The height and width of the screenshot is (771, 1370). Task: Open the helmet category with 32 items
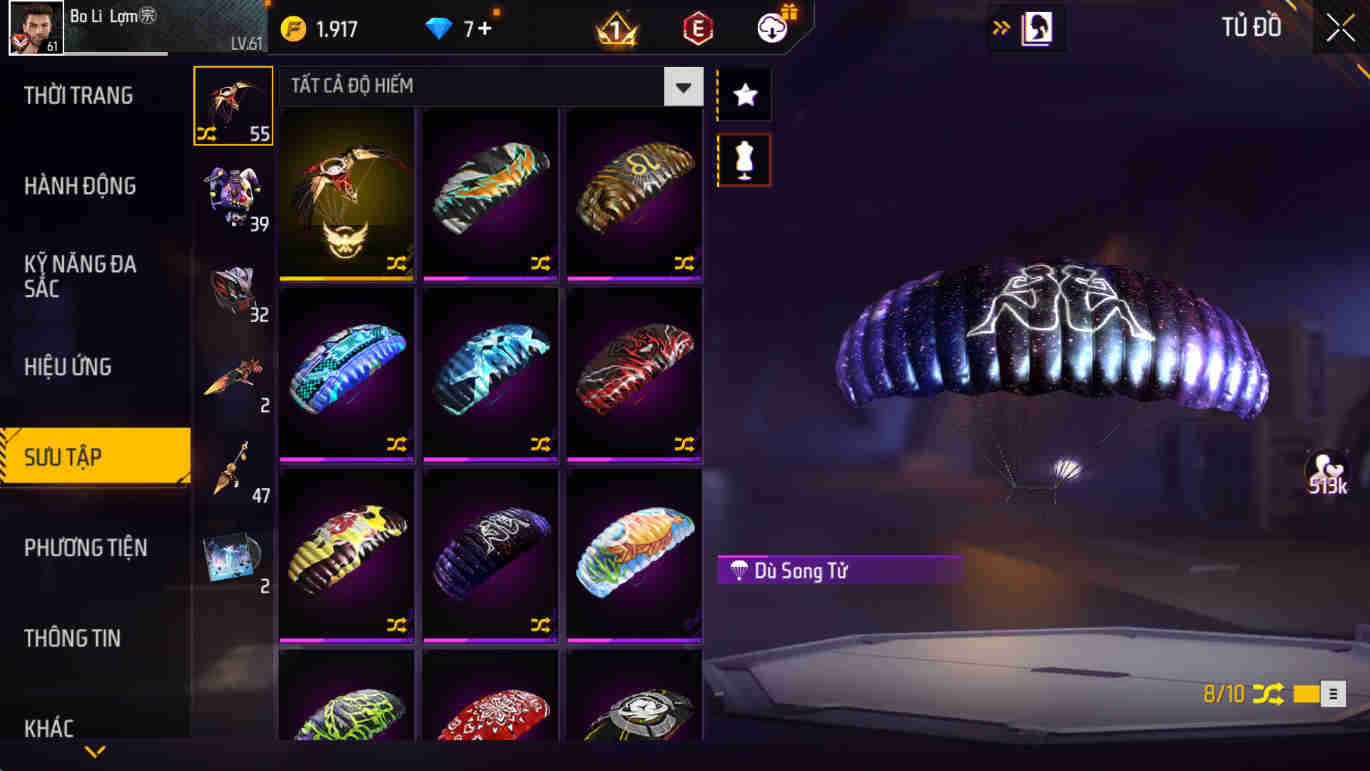pos(233,290)
